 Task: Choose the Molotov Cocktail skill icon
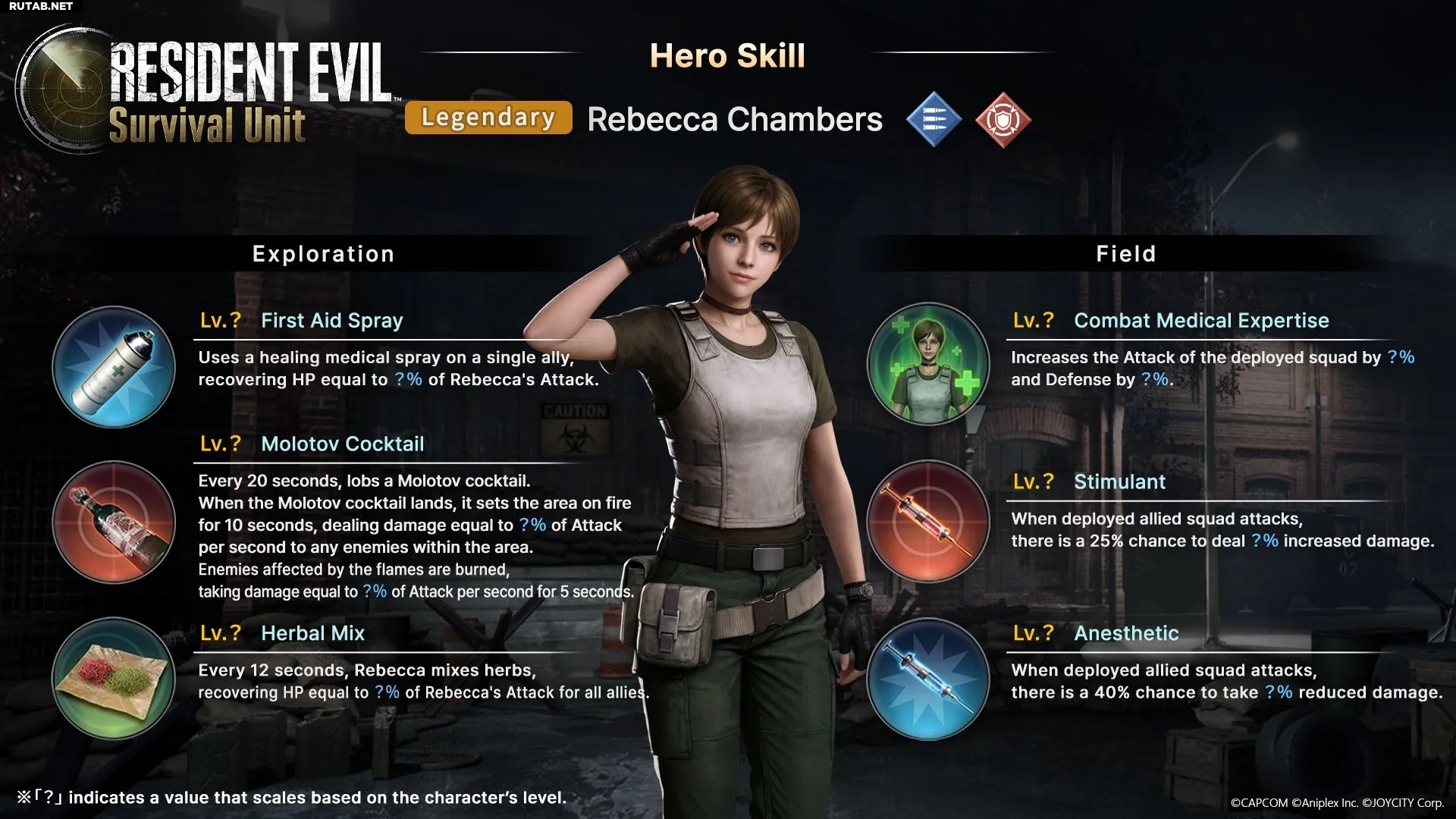[114, 522]
